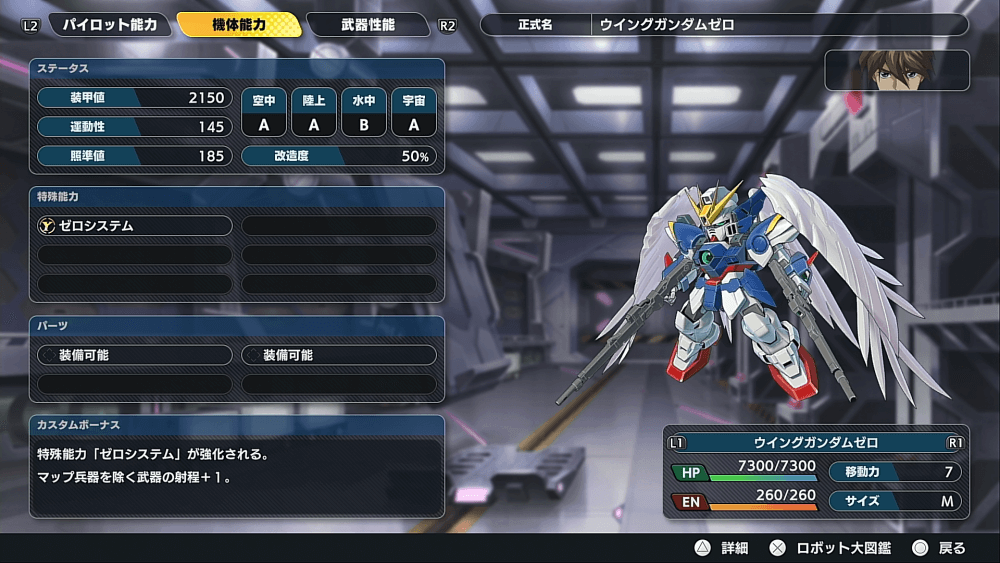This screenshot has width=1000, height=563.
Task: Choose 詳細 to show details
Action: (722, 548)
